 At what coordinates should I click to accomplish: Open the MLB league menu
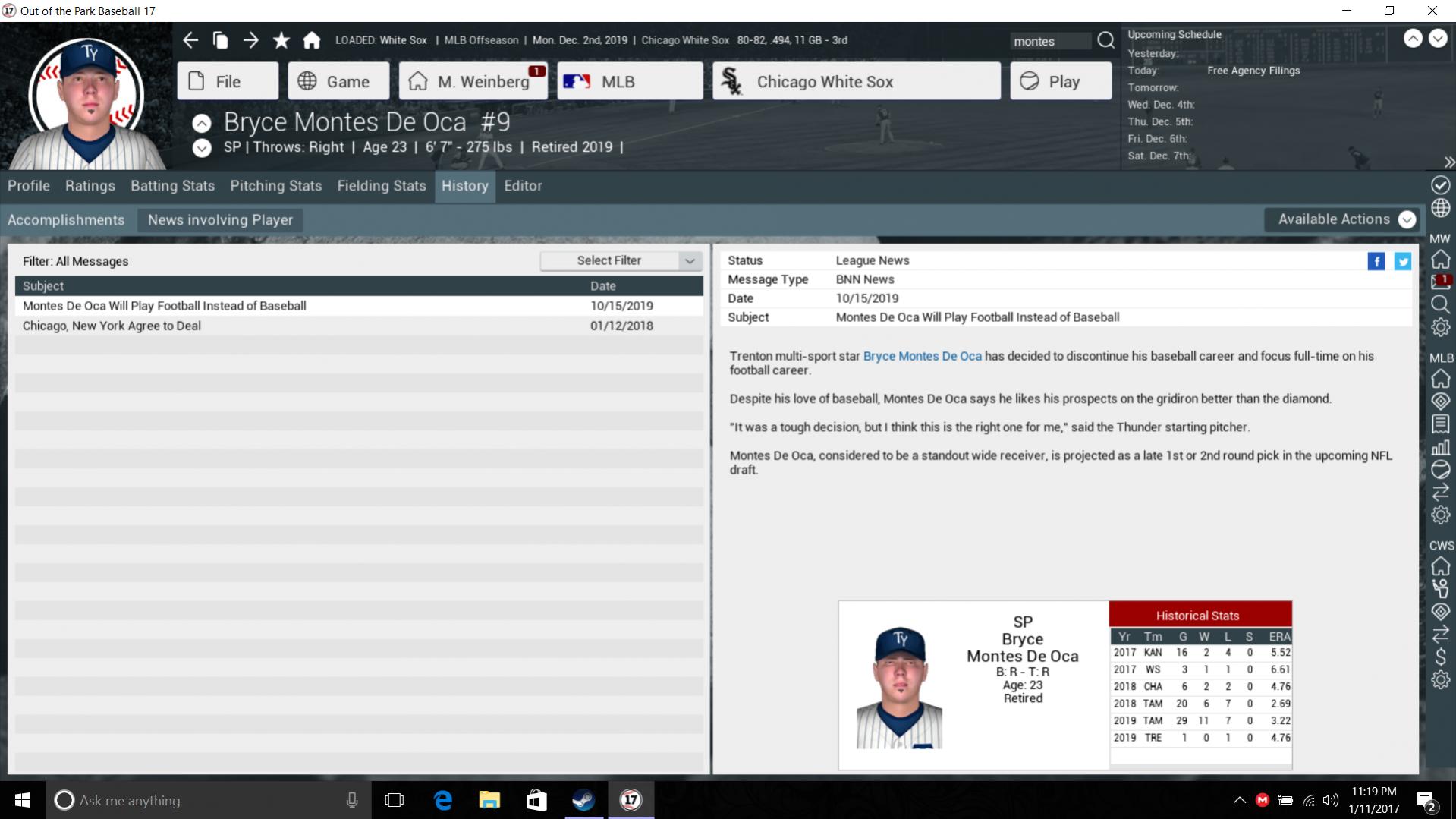pyautogui.click(x=629, y=81)
